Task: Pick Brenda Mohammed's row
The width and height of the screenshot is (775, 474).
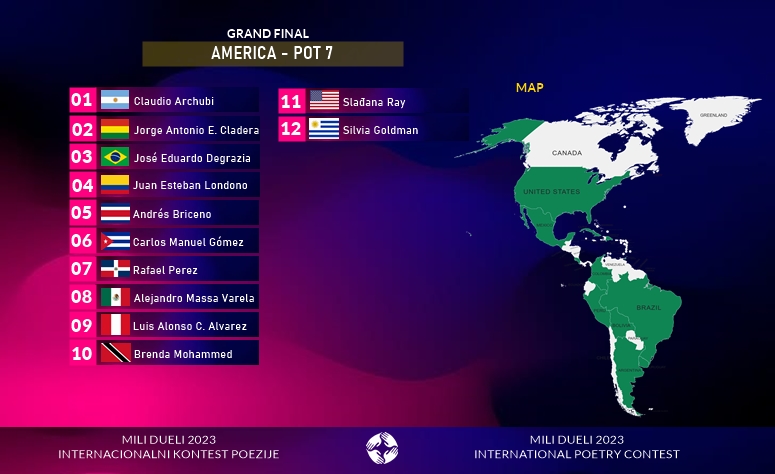Action: [178, 353]
